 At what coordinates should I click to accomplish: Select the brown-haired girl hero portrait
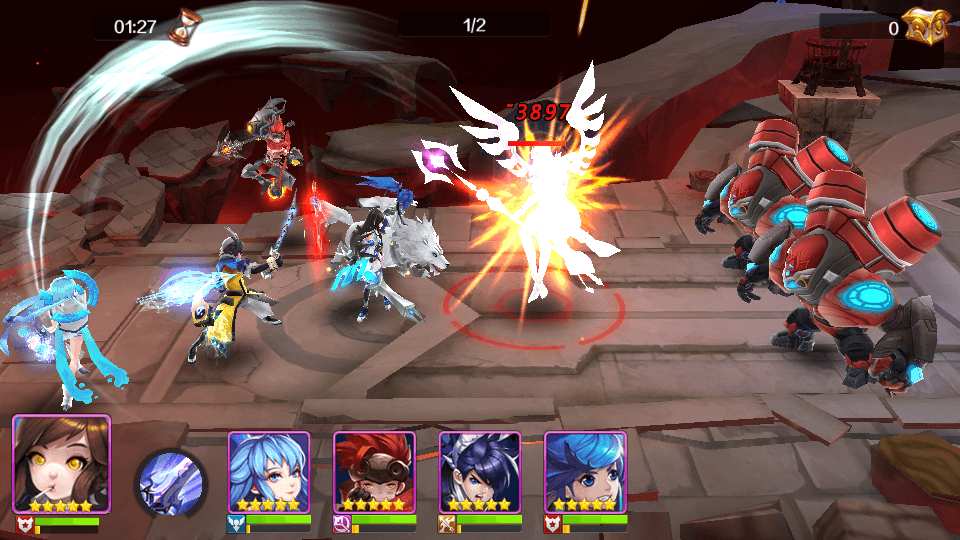[61, 464]
